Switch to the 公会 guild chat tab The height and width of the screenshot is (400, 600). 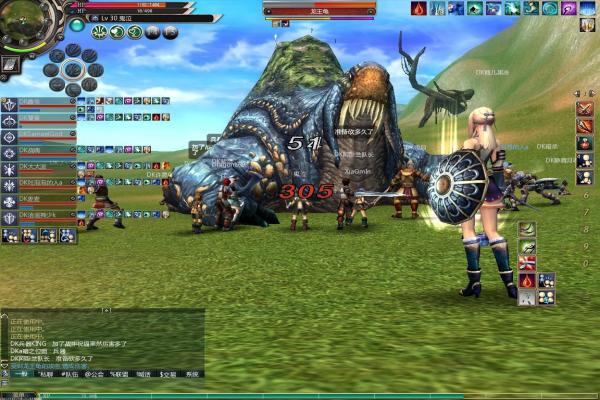pos(97,373)
